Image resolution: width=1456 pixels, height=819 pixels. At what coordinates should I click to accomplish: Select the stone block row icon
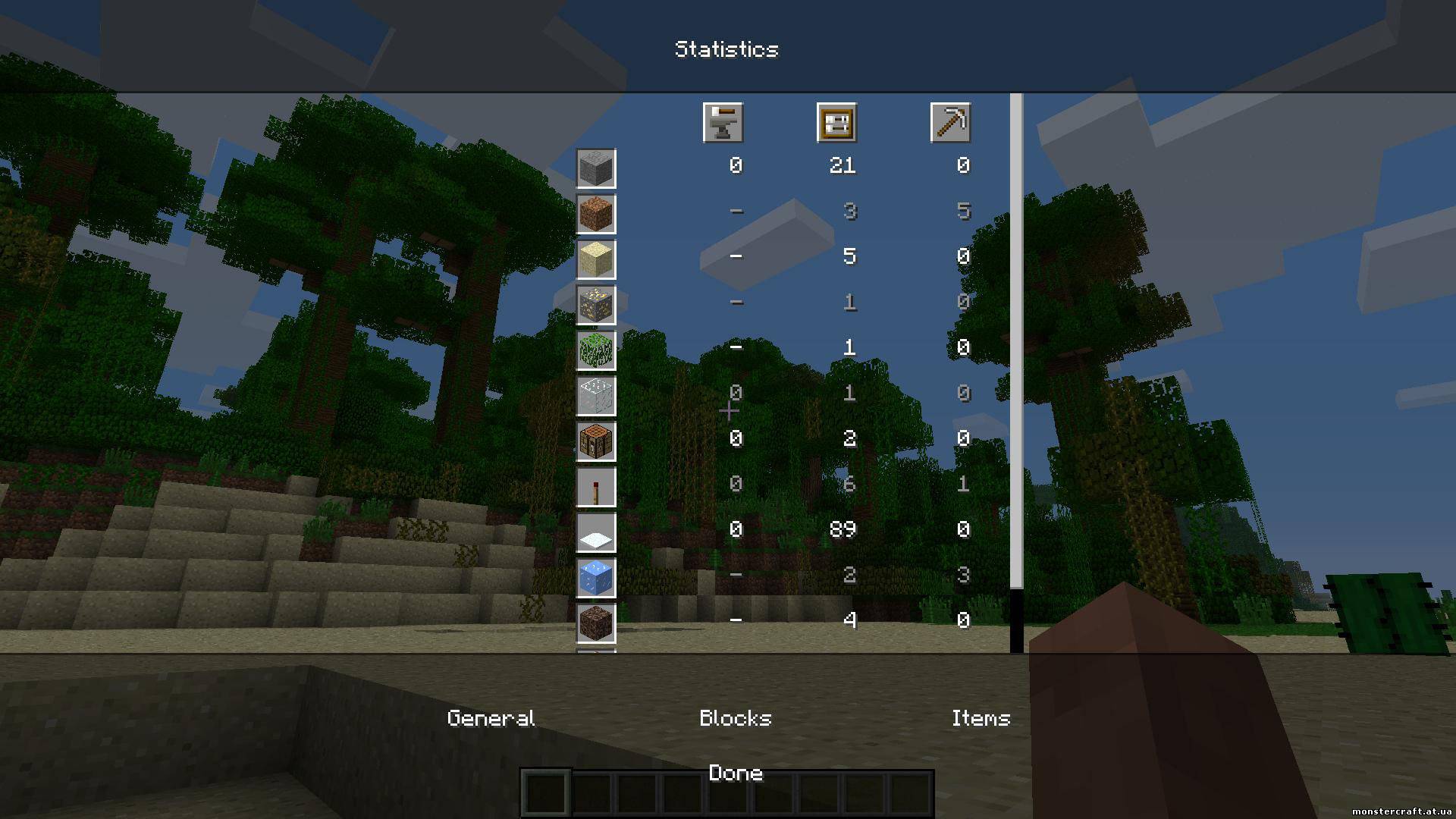[x=596, y=168]
